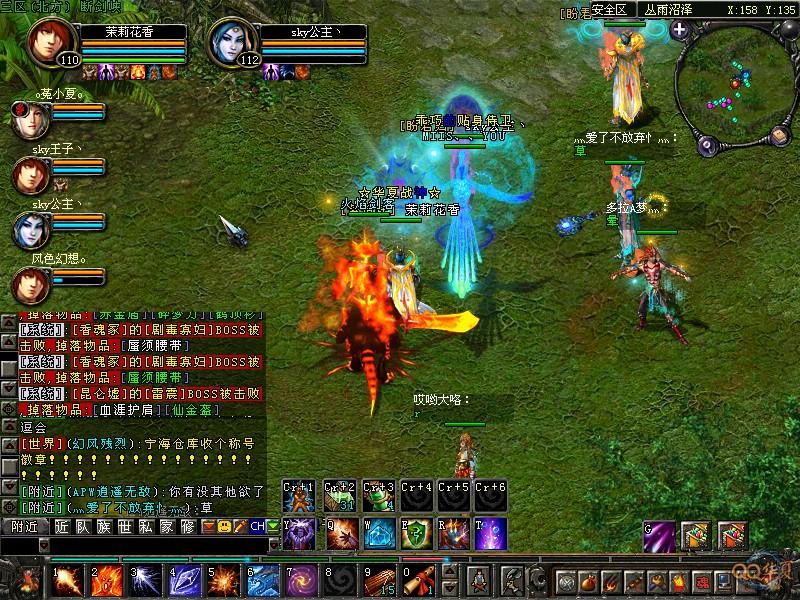The height and width of the screenshot is (600, 800).
Task: Click the computer monitor system icon
Action: (722, 581)
